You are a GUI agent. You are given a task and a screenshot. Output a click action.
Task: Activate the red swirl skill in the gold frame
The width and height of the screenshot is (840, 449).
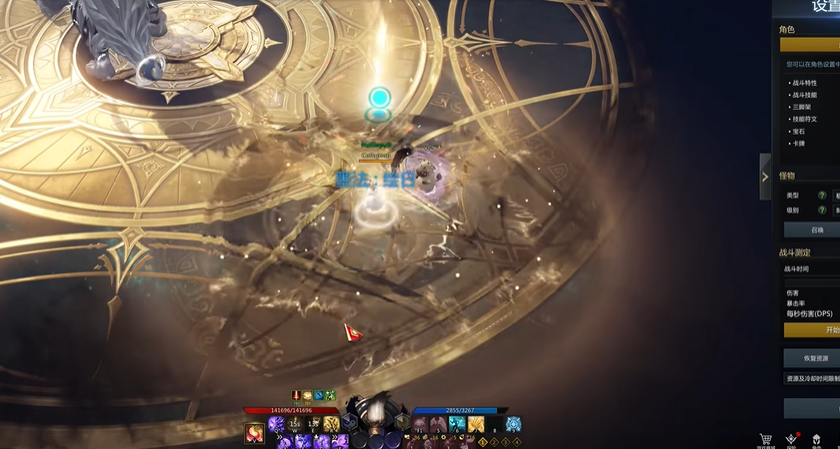pos(254,431)
